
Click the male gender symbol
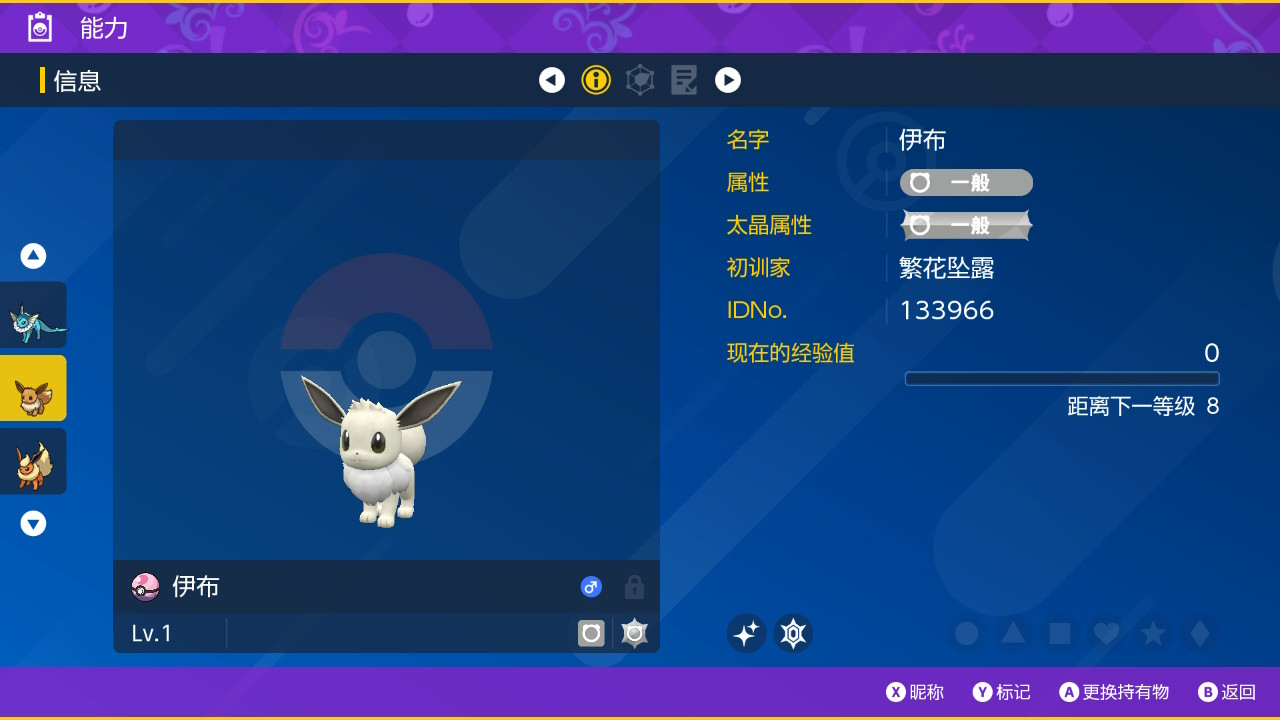click(x=591, y=587)
